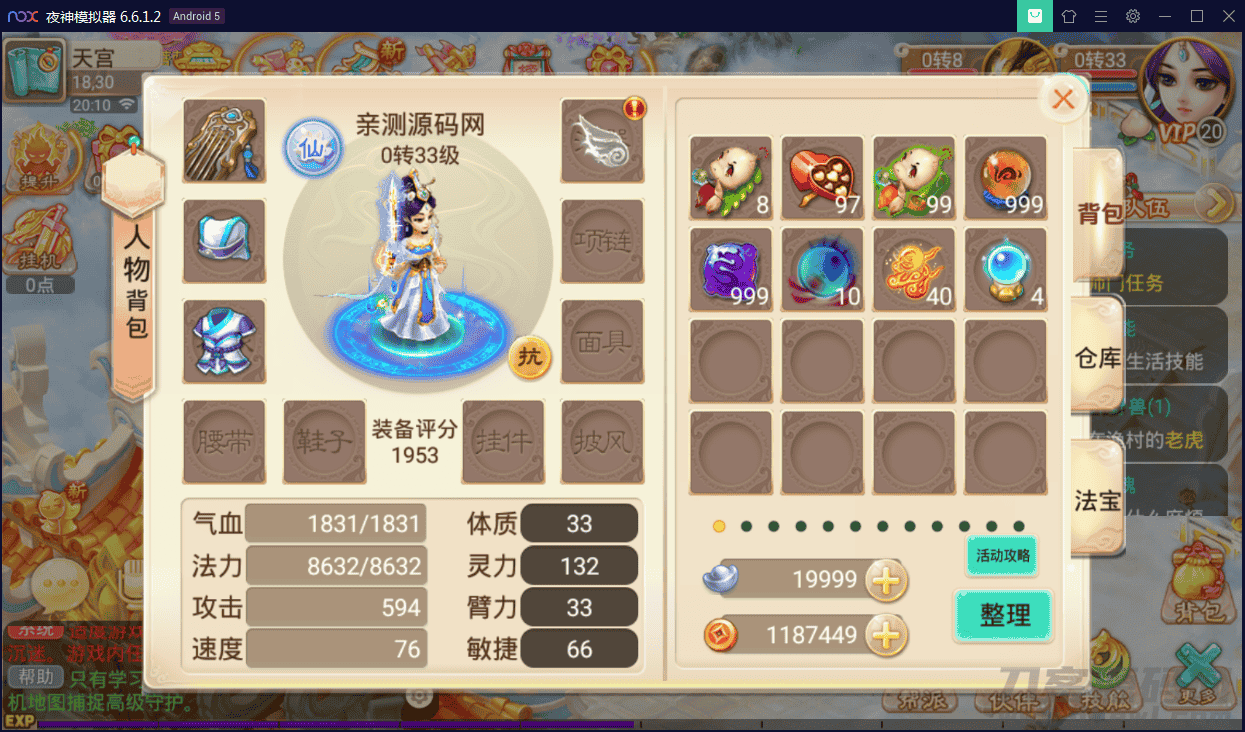This screenshot has width=1245, height=732.
Task: Select the chocolate heart box item
Action: [x=822, y=177]
